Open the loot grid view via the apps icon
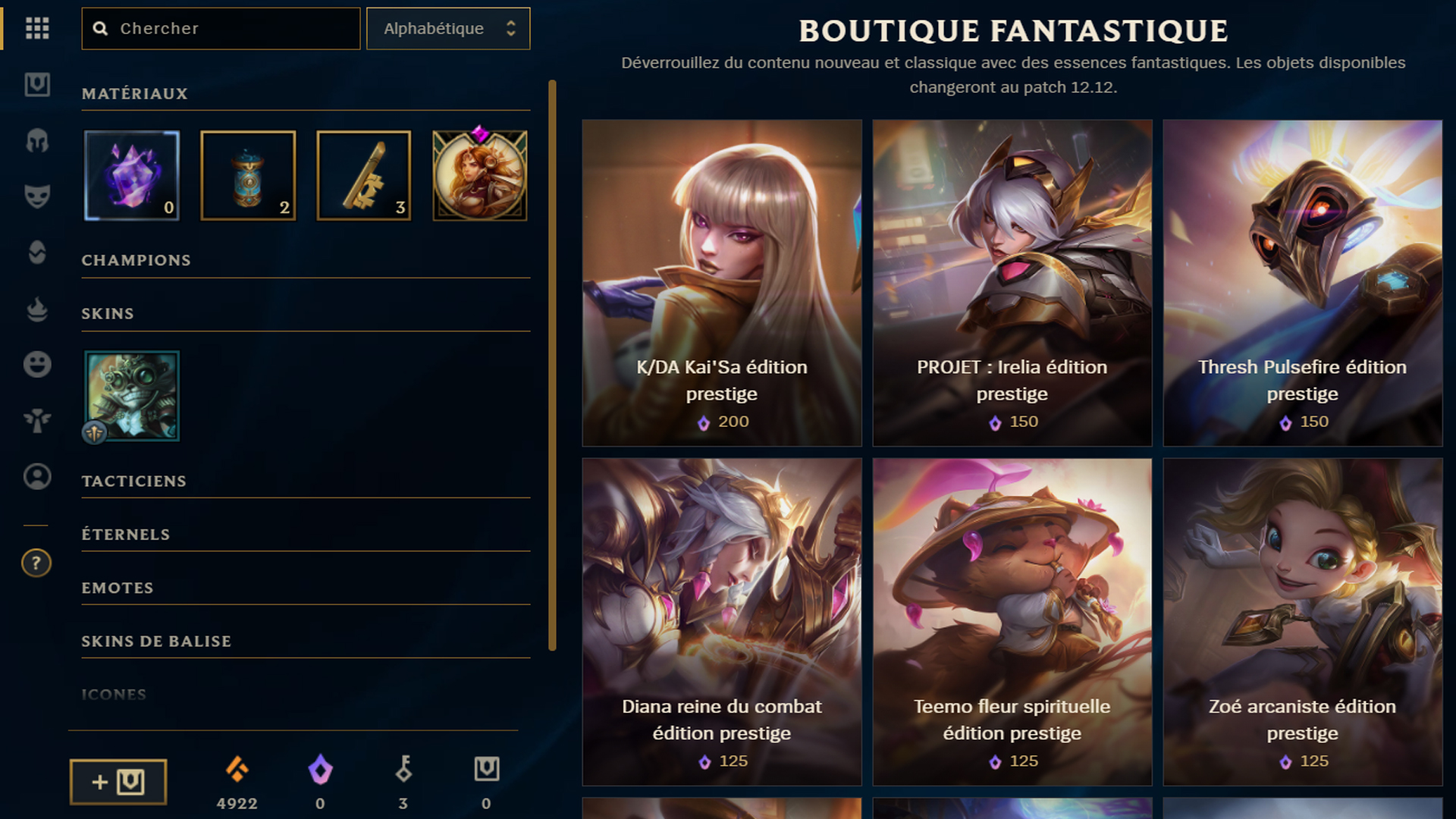The image size is (1456, 819). pos(36,29)
